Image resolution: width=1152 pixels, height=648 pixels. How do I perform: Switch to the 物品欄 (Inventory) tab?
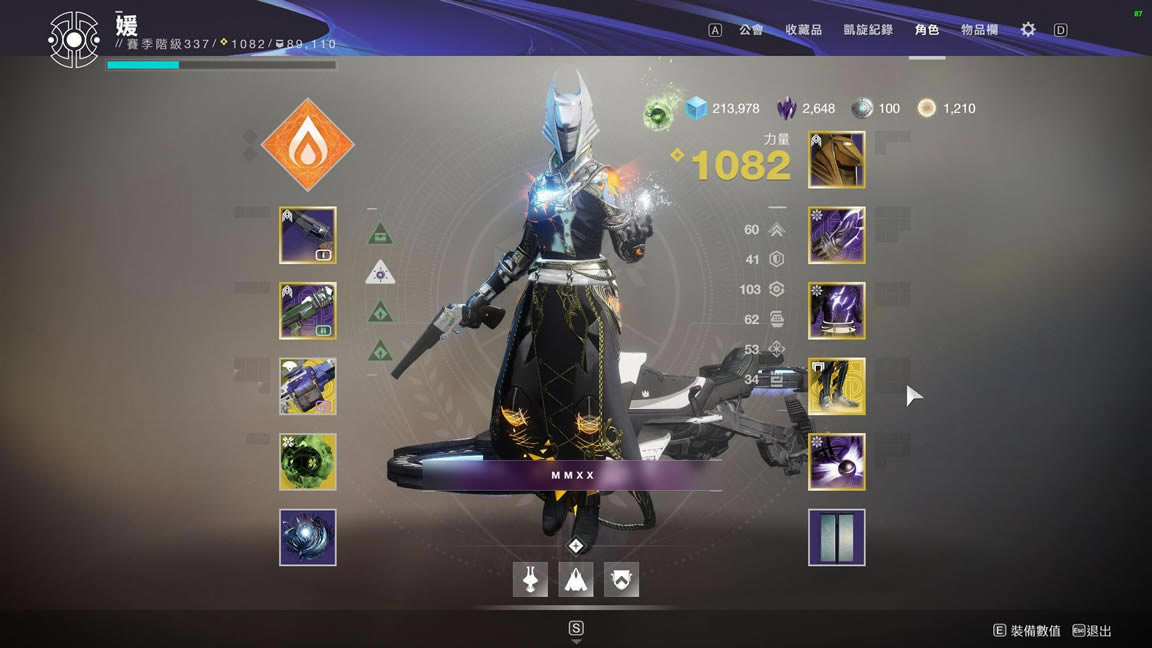pos(979,30)
